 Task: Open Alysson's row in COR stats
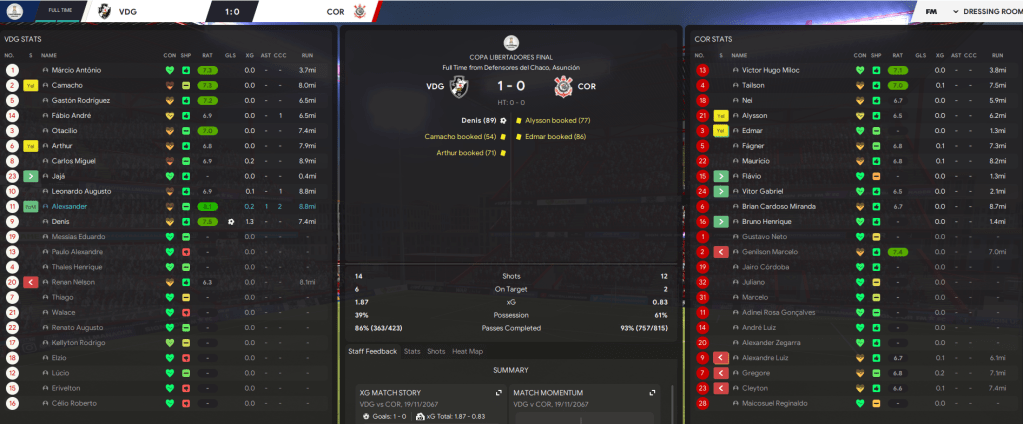click(755, 116)
